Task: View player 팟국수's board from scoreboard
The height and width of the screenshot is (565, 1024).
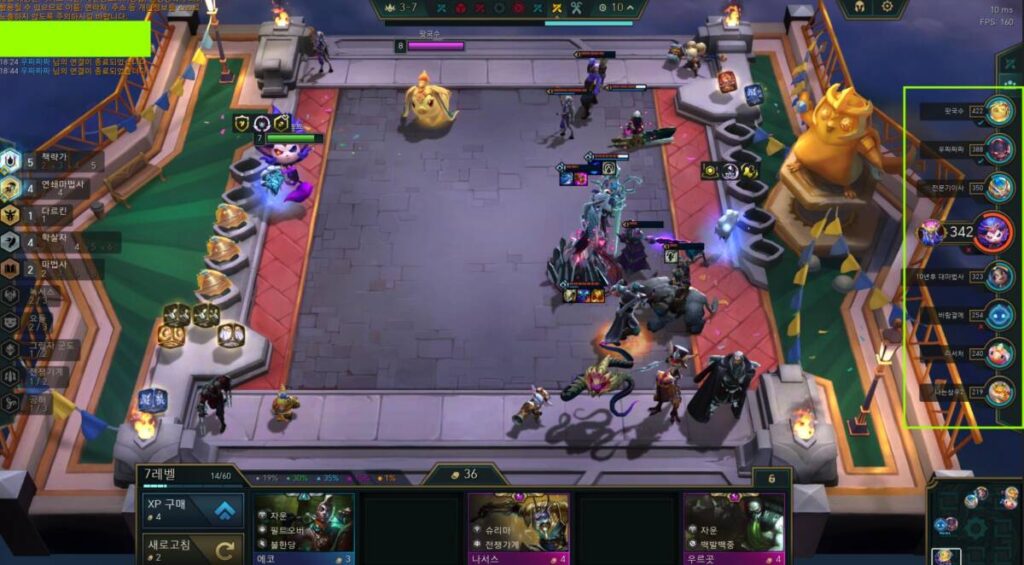Action: click(998, 110)
